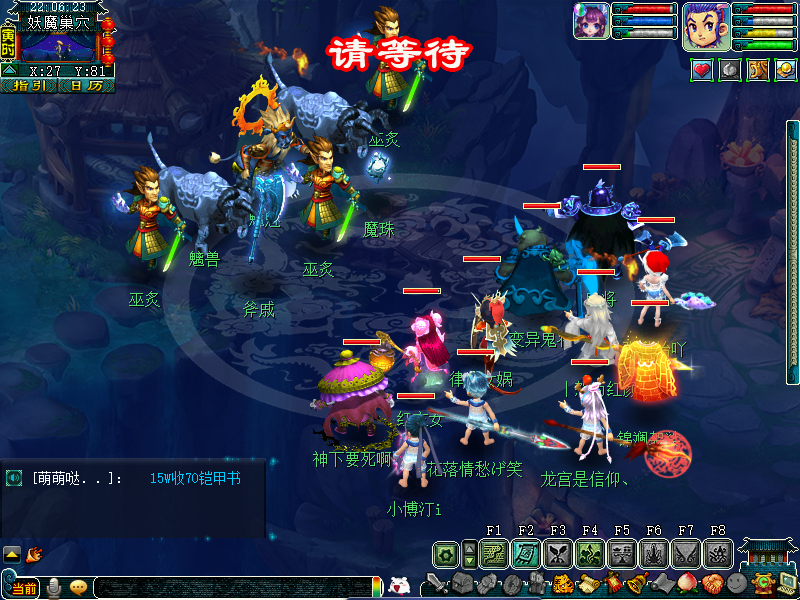Open the smiley face friends icon
Viewport: 800px width, 600px height.
click(736, 584)
